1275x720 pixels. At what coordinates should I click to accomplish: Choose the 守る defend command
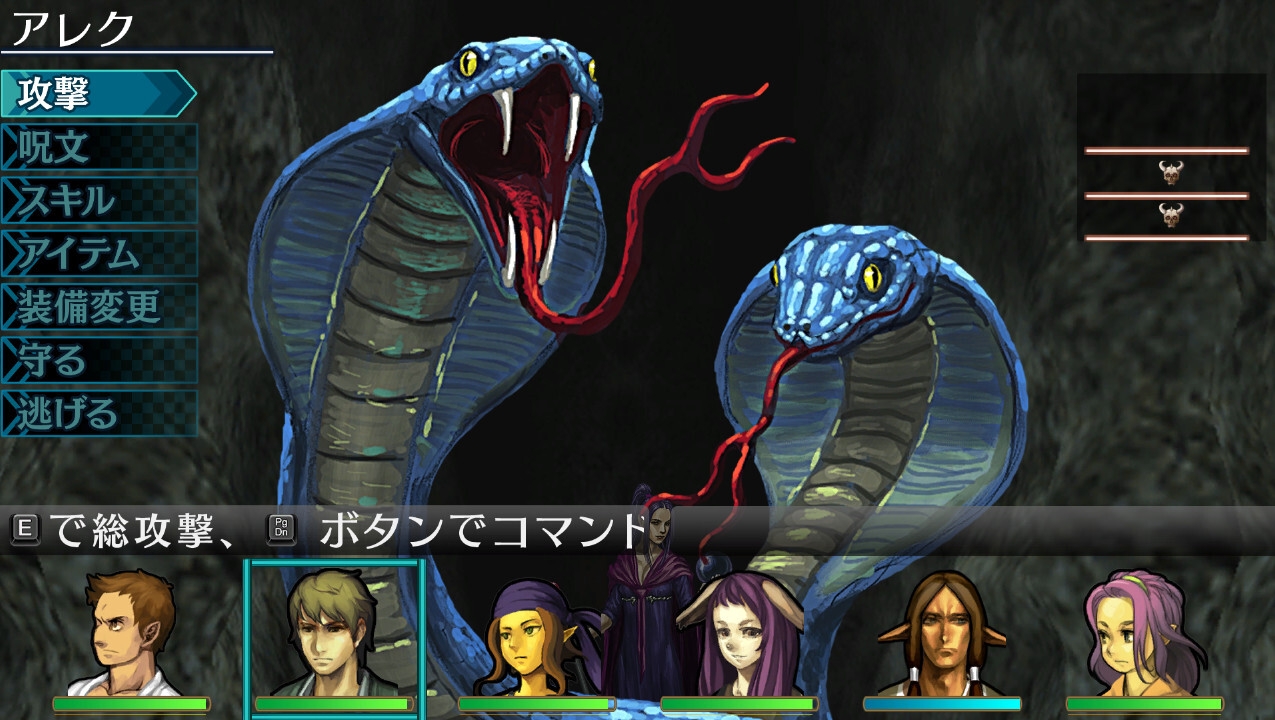click(x=97, y=360)
